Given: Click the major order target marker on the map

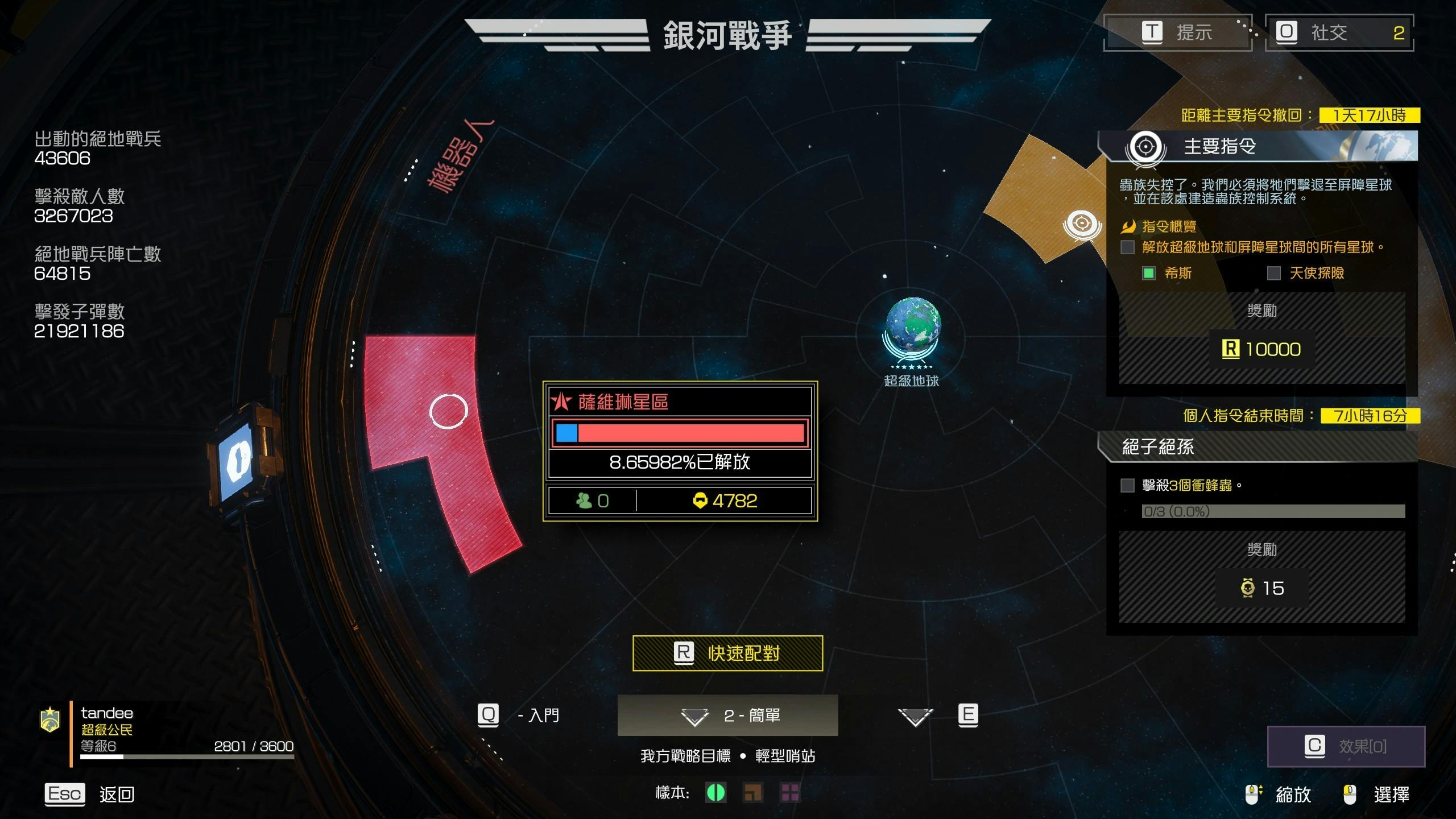Looking at the screenshot, I should click(x=1082, y=224).
